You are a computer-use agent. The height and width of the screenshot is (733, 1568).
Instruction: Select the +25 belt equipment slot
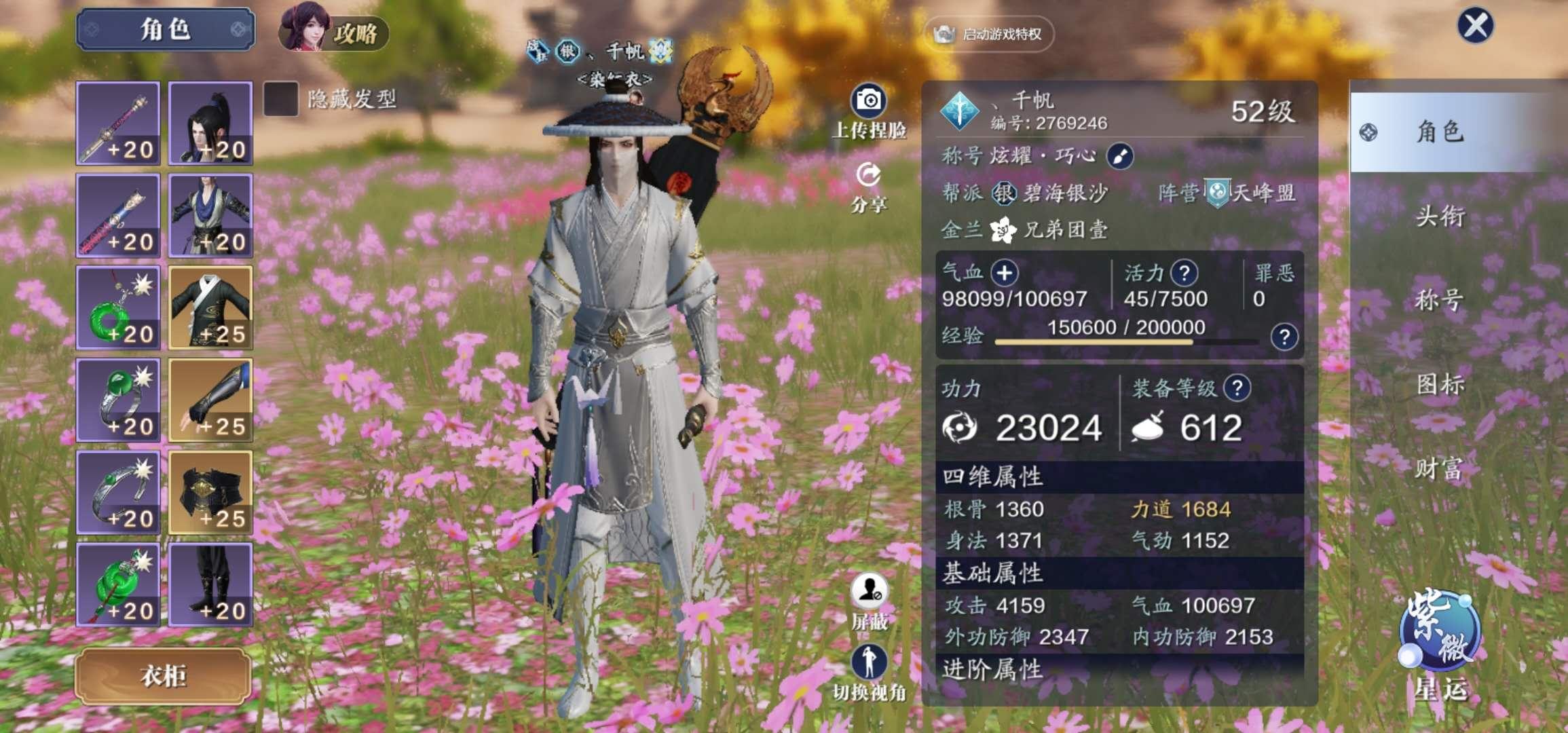pyautogui.click(x=210, y=492)
